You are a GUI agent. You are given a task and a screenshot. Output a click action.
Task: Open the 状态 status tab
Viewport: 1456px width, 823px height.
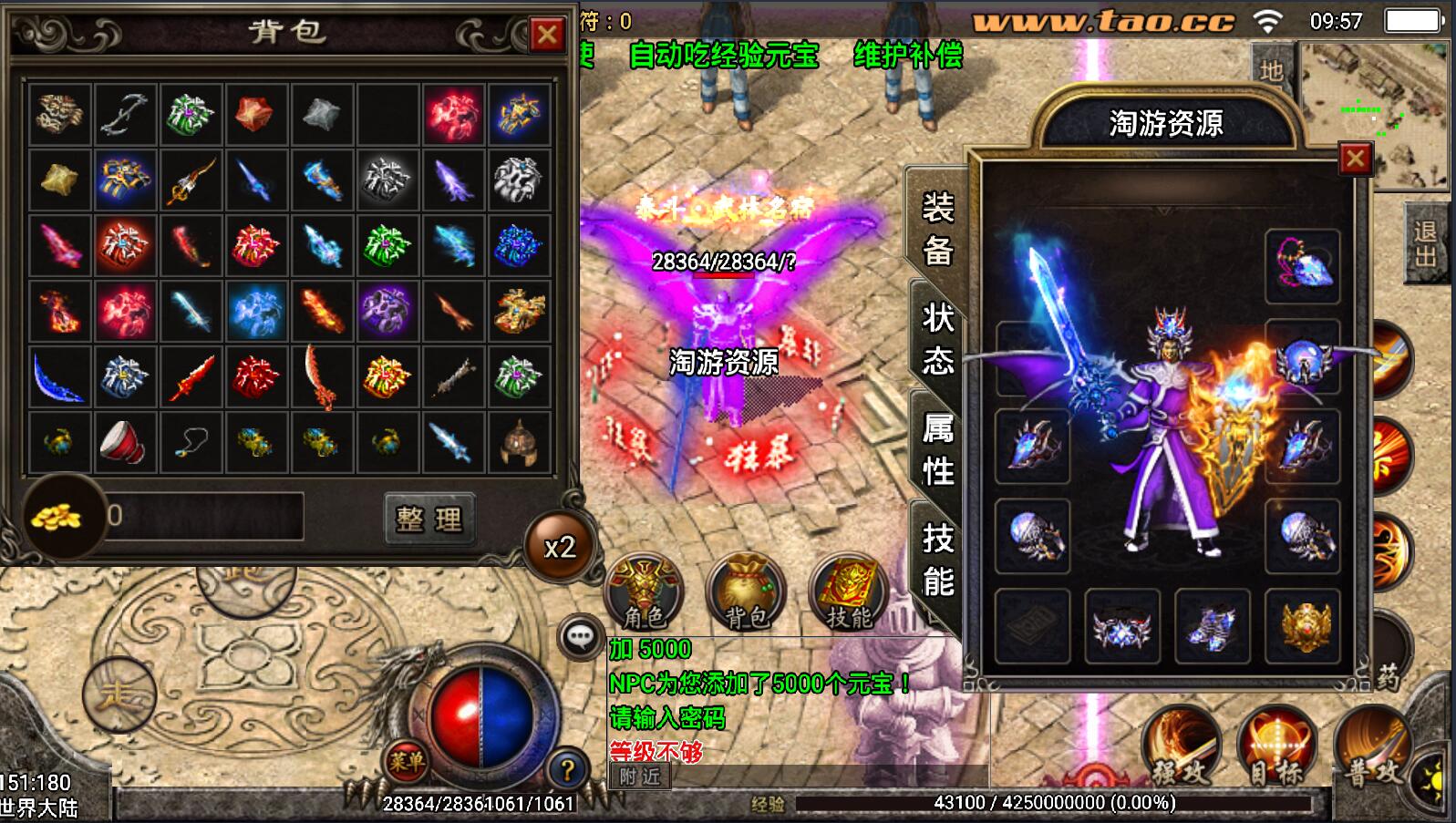tap(937, 339)
